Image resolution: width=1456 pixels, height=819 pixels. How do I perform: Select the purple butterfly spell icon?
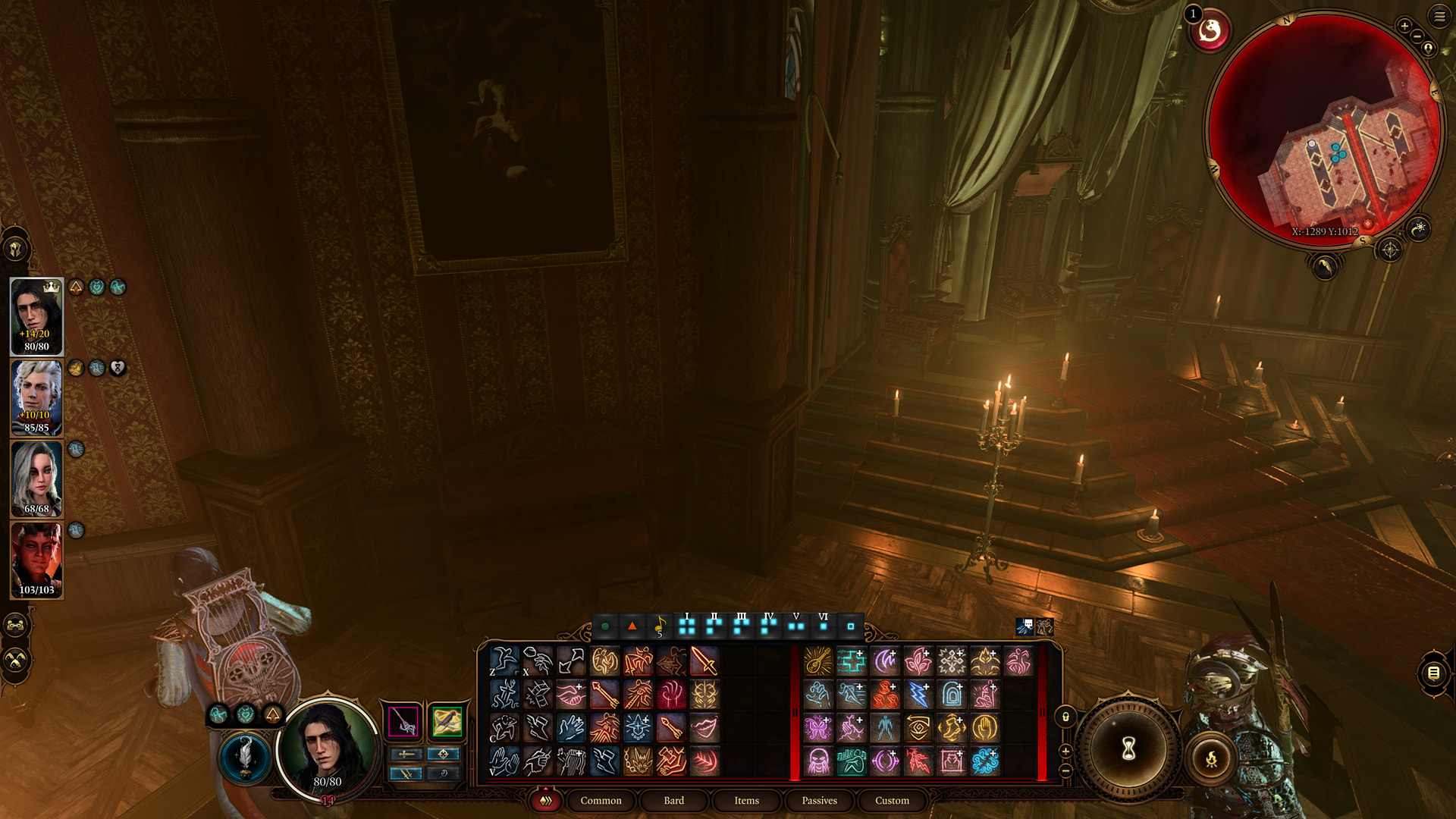[818, 728]
